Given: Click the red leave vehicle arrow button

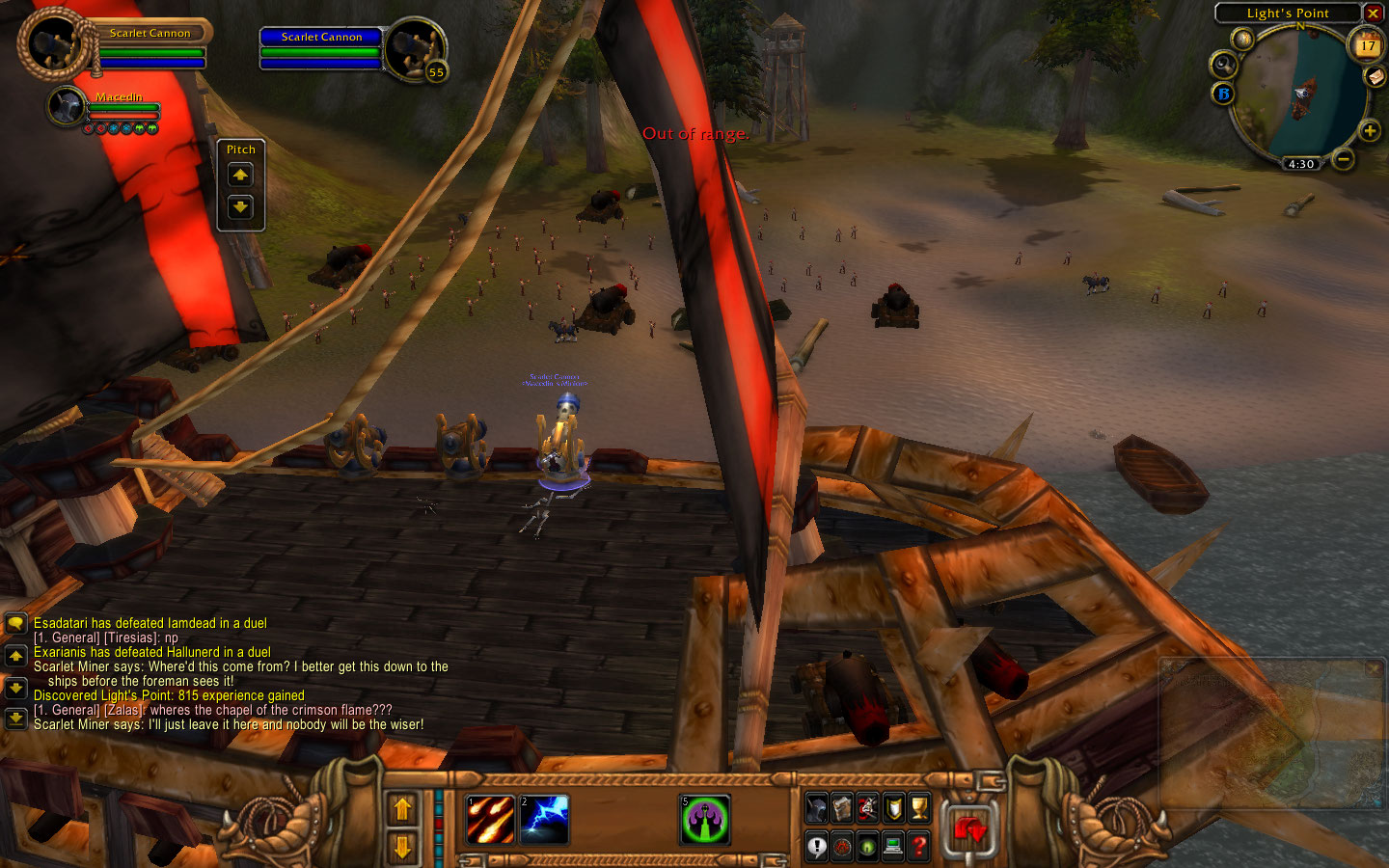Looking at the screenshot, I should point(969,828).
